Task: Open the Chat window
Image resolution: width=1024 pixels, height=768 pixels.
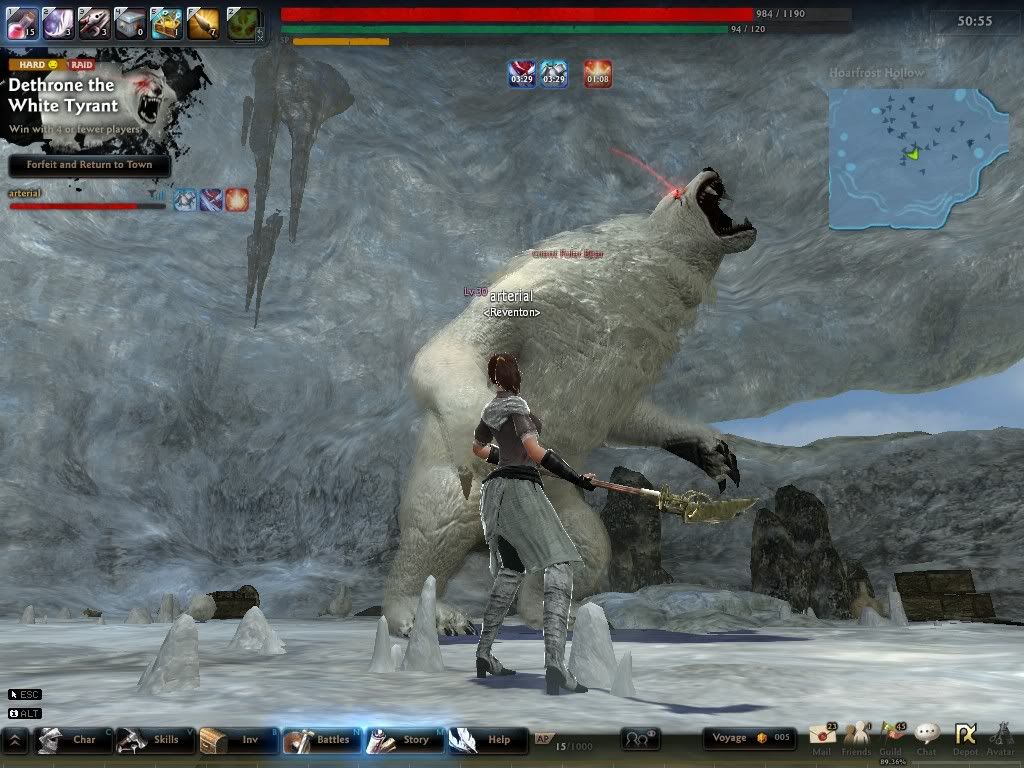Action: (927, 738)
